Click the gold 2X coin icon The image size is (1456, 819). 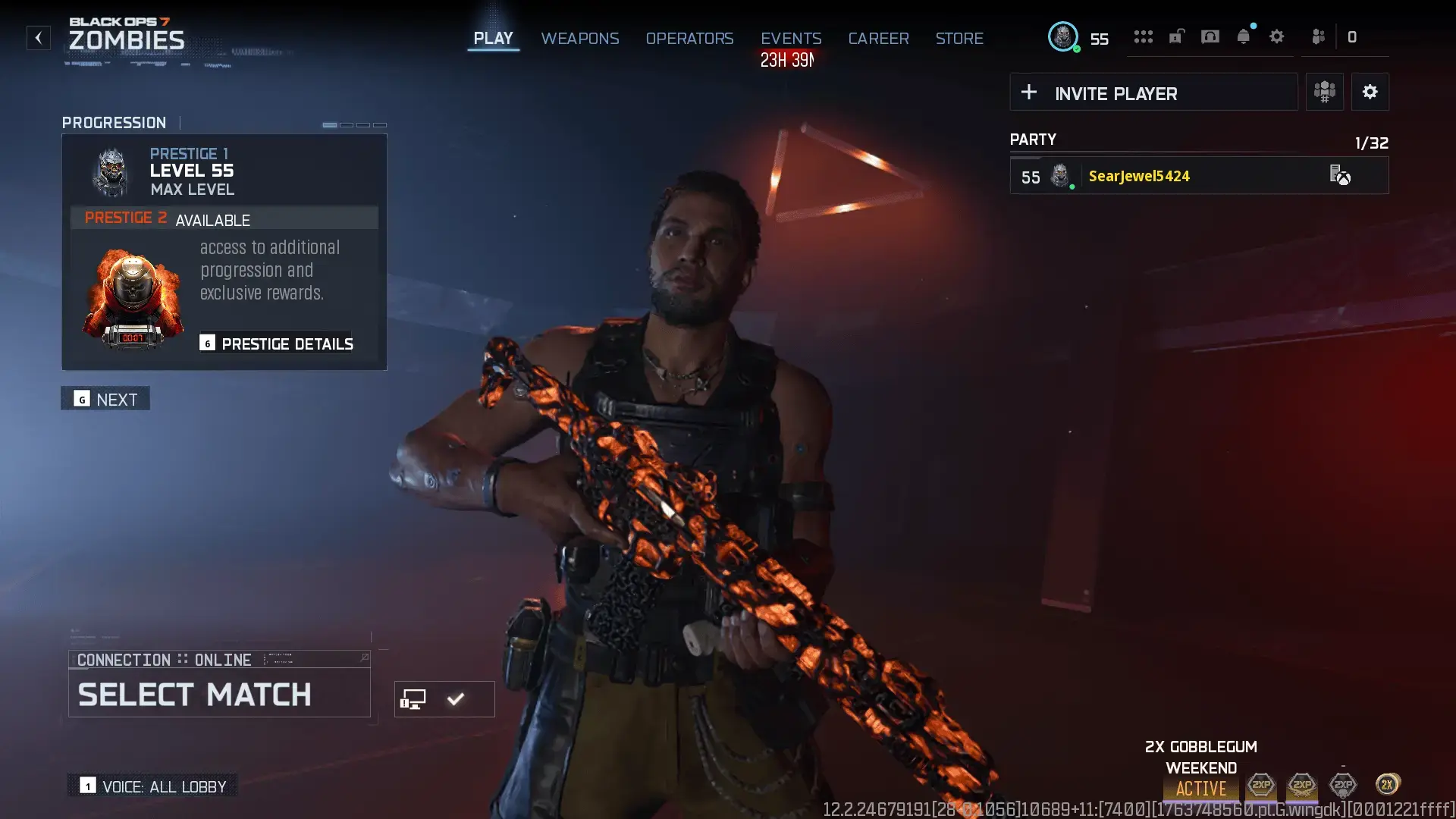pyautogui.click(x=1385, y=785)
